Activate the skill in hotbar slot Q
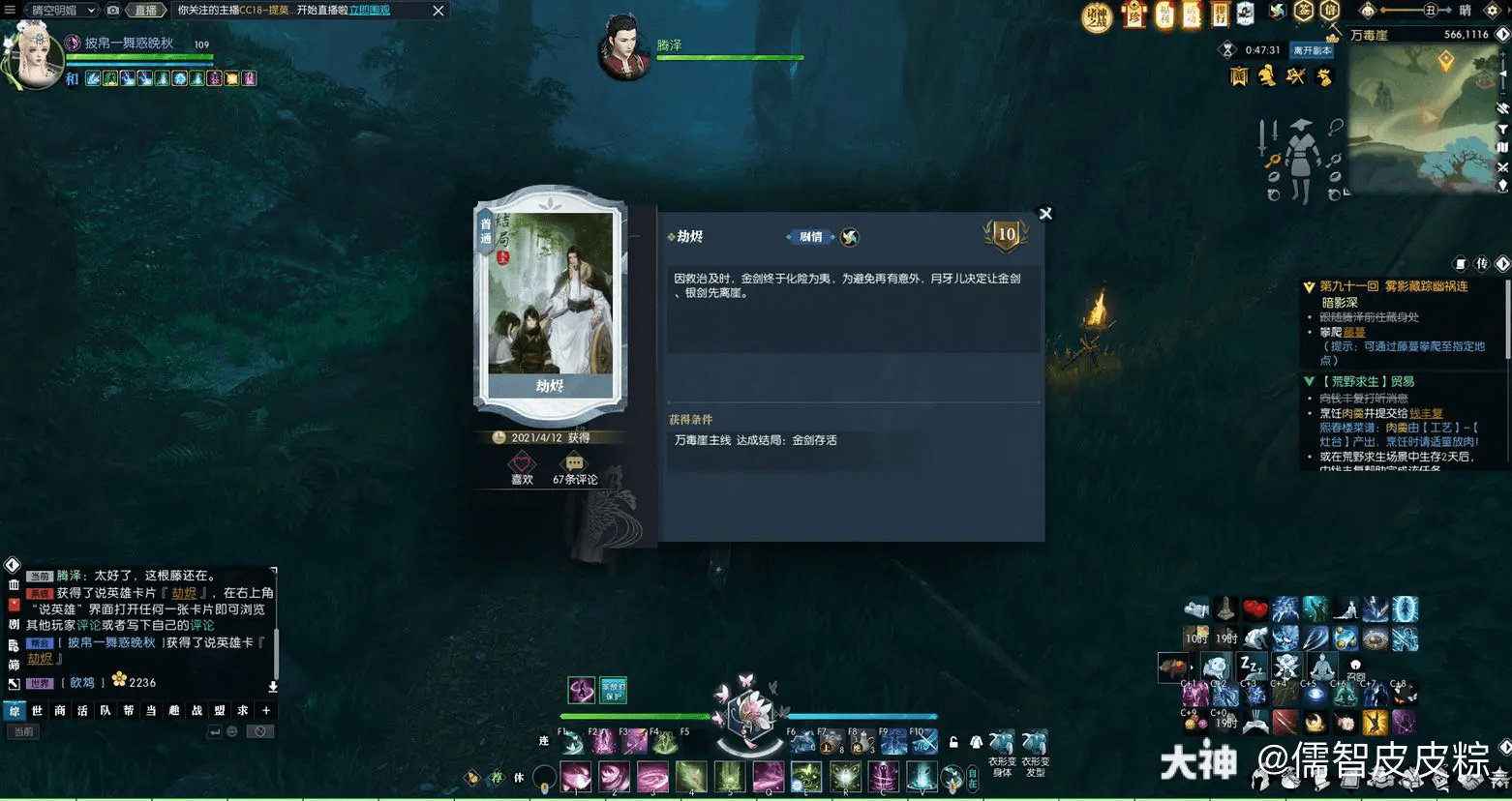The width and height of the screenshot is (1512, 801). [x=768, y=776]
